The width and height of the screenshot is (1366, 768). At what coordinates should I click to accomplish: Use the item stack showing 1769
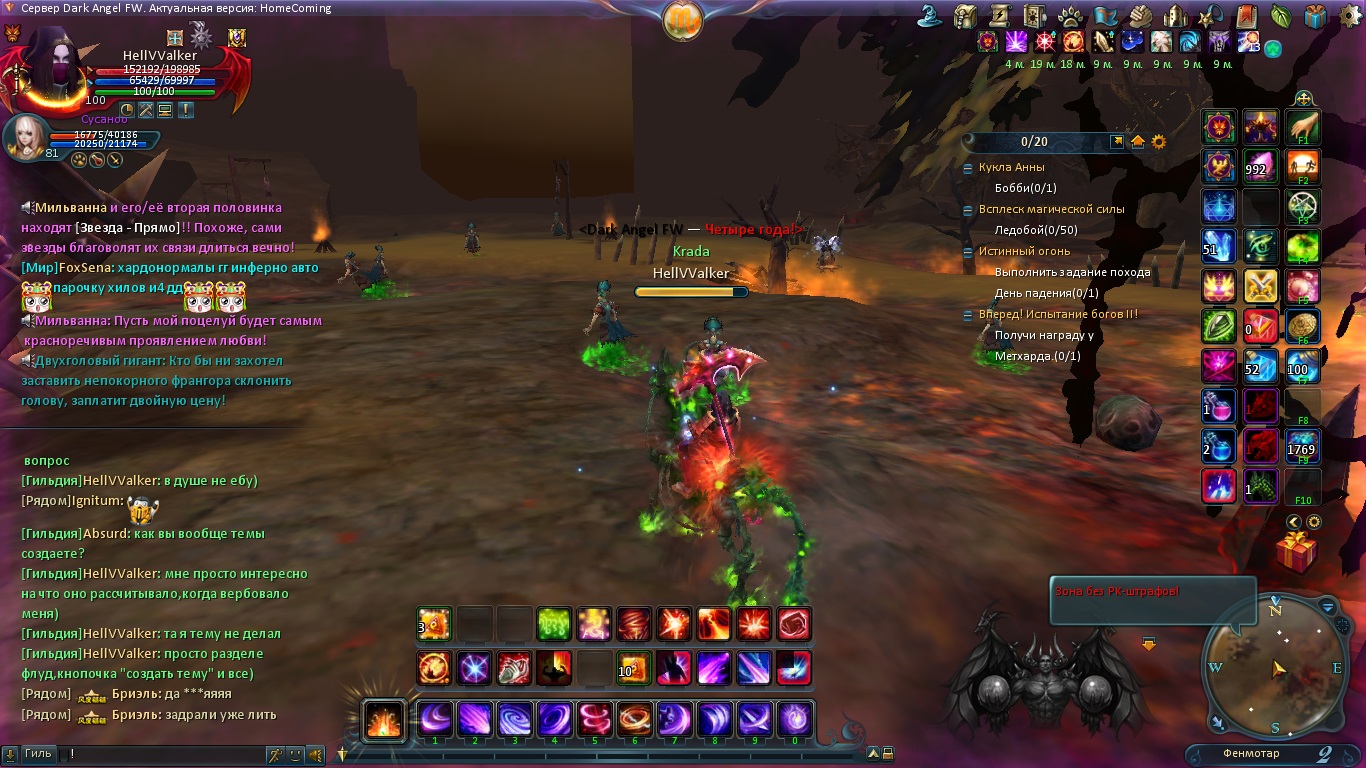click(1302, 447)
